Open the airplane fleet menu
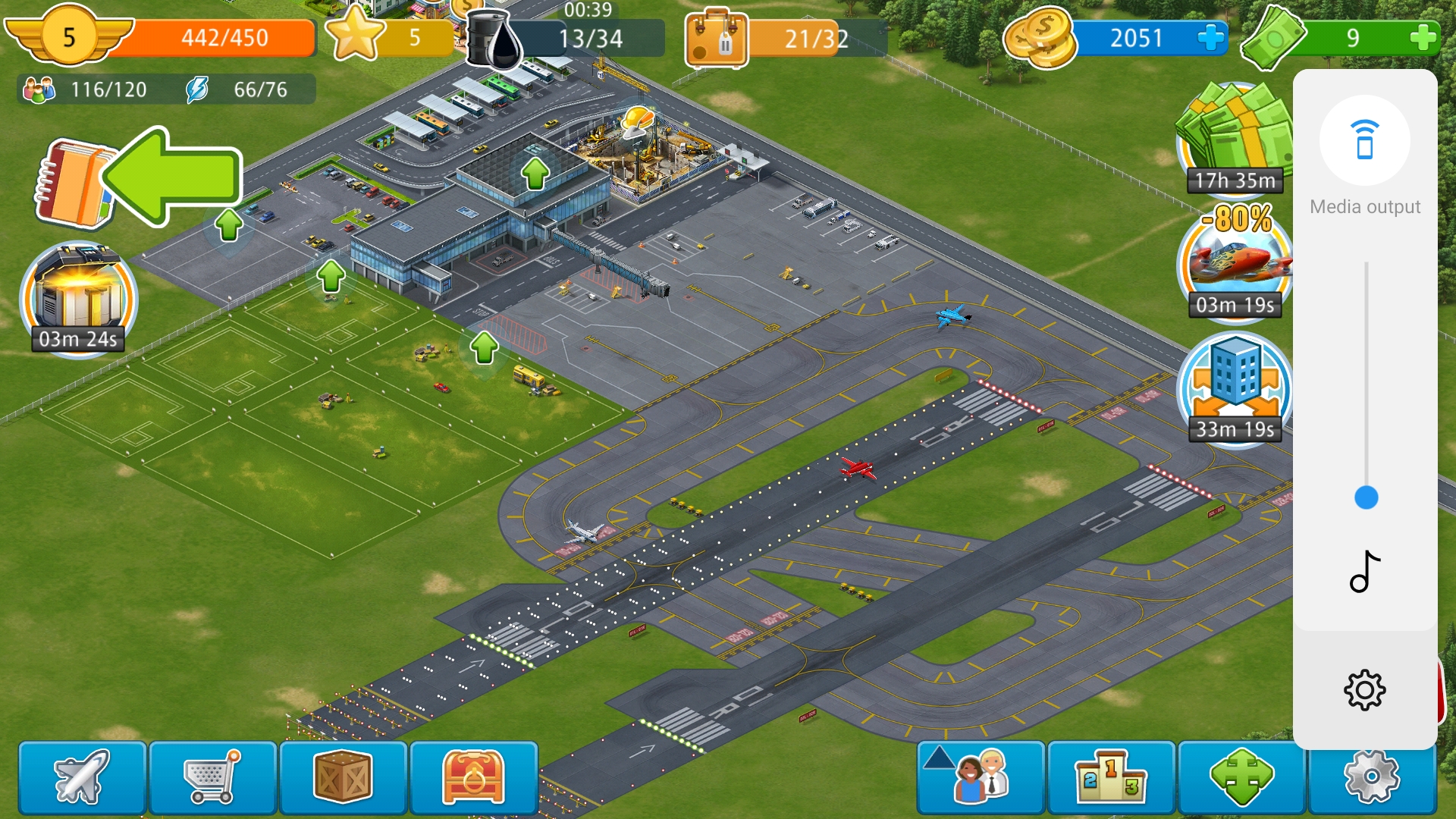This screenshot has height=819, width=1456. point(82,777)
